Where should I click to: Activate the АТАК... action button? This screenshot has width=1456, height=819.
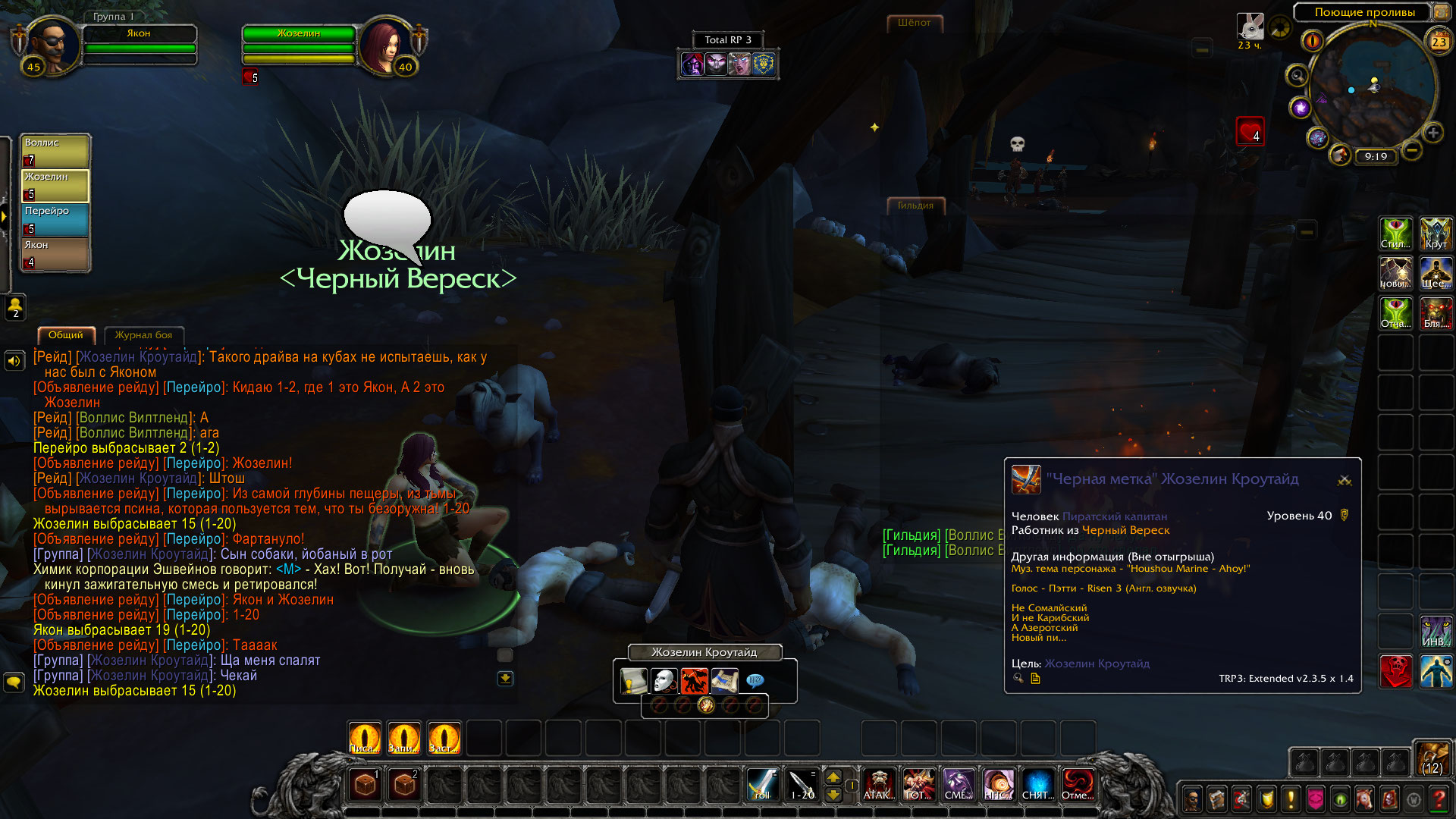pos(879,784)
